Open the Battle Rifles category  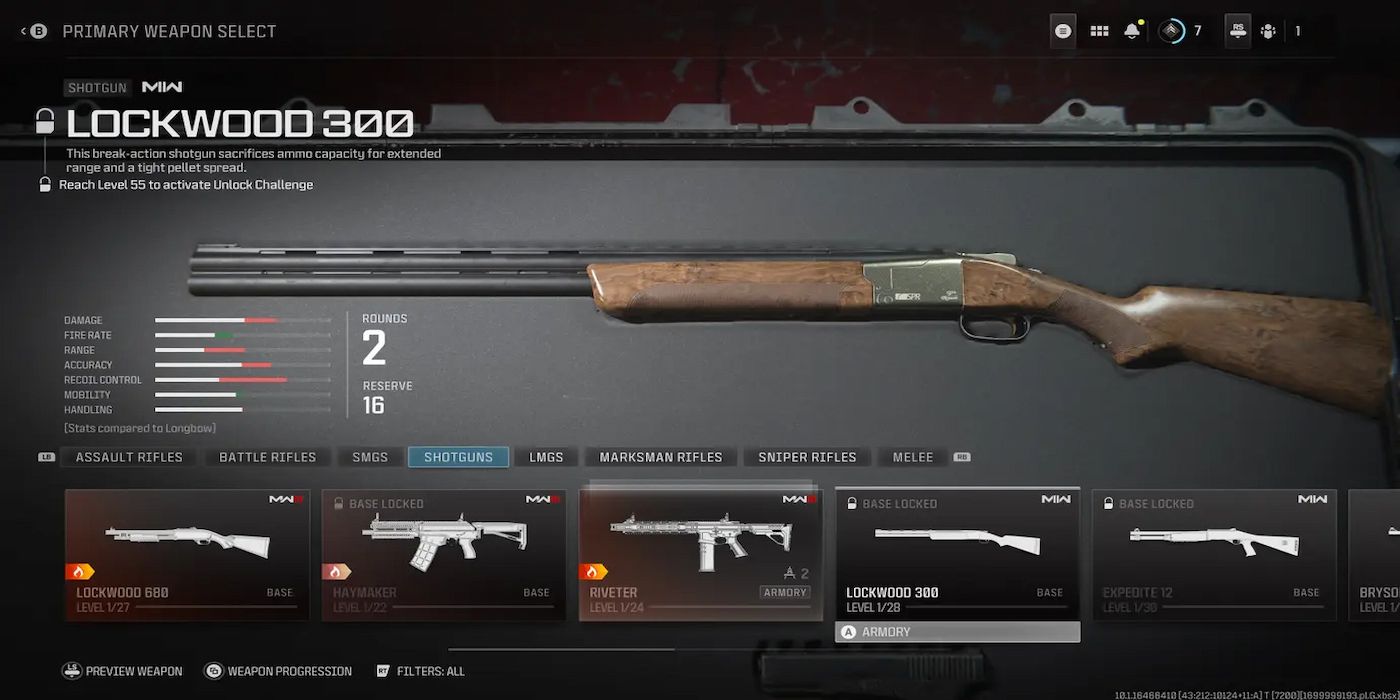point(267,457)
